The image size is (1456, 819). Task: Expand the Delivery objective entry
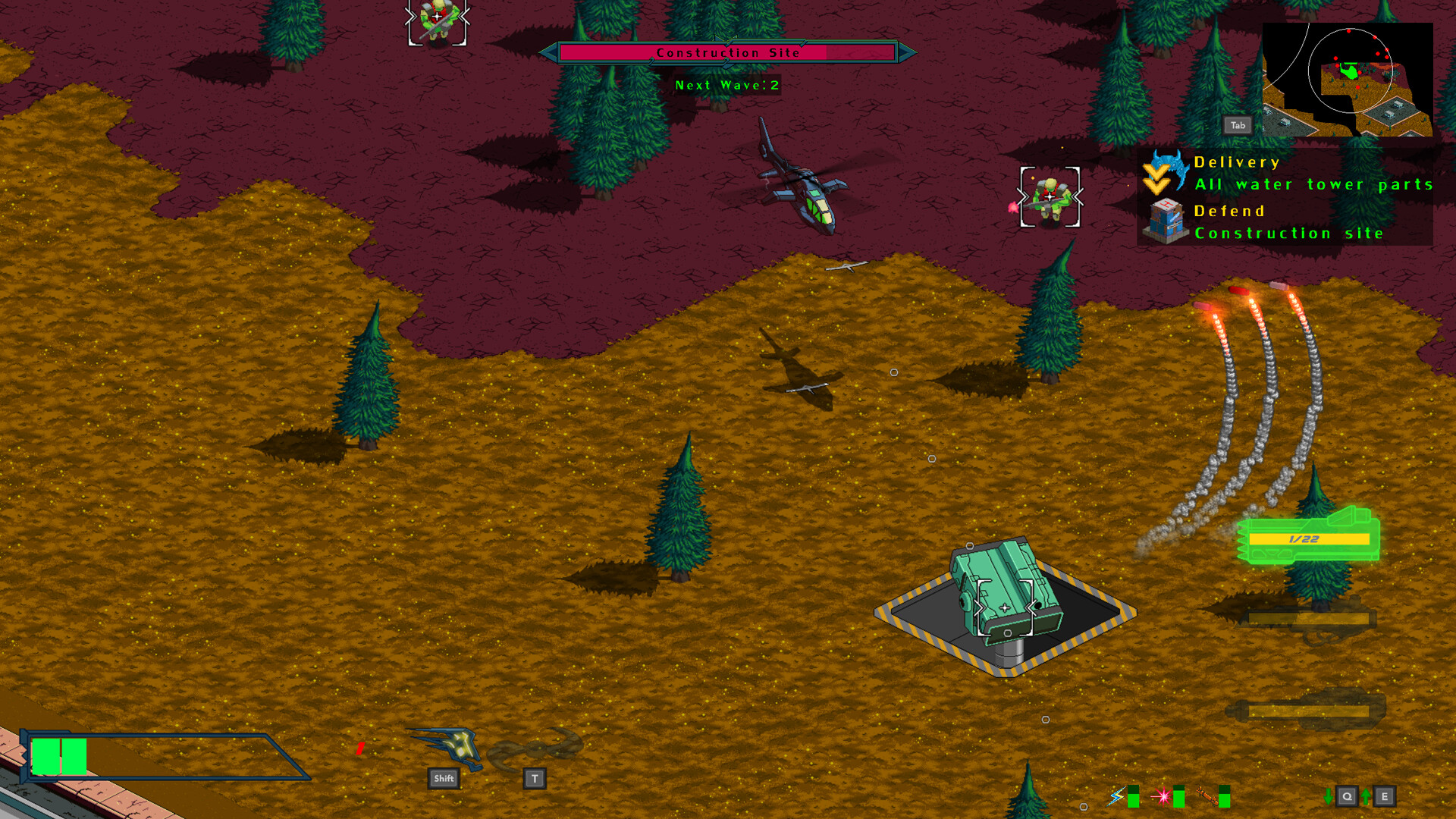(x=1236, y=162)
